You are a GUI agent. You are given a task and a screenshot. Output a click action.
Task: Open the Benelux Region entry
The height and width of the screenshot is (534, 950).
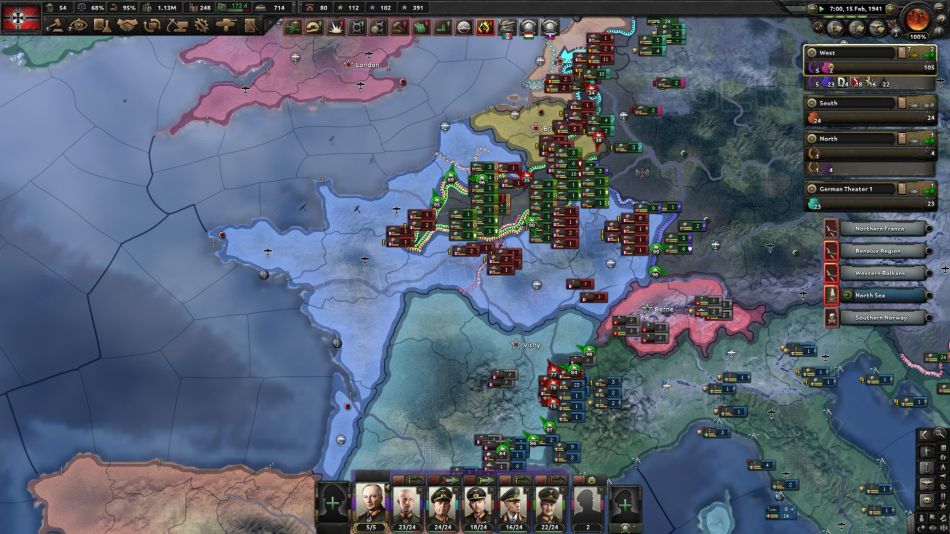pos(882,251)
